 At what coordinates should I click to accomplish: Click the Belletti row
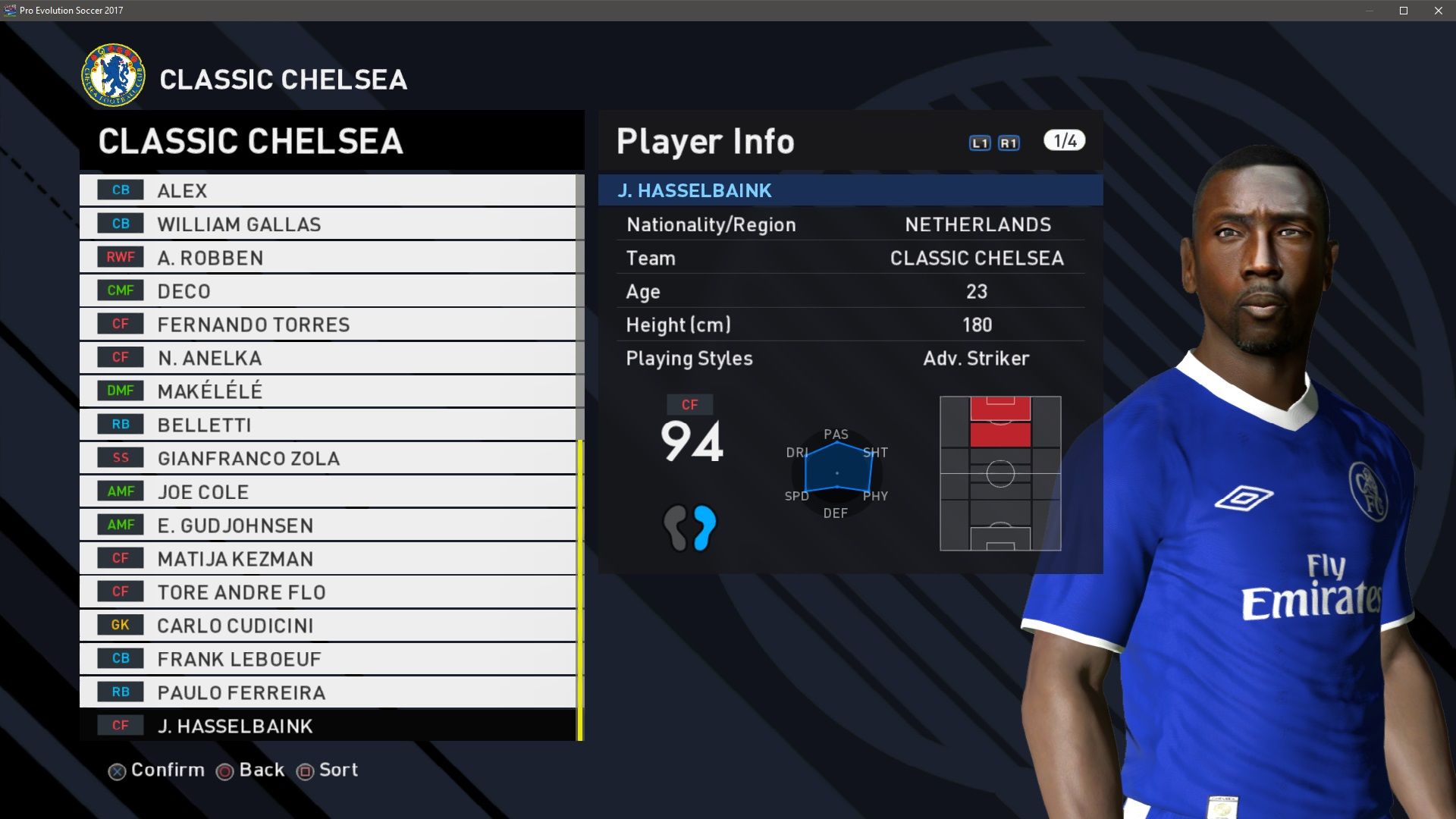328,424
